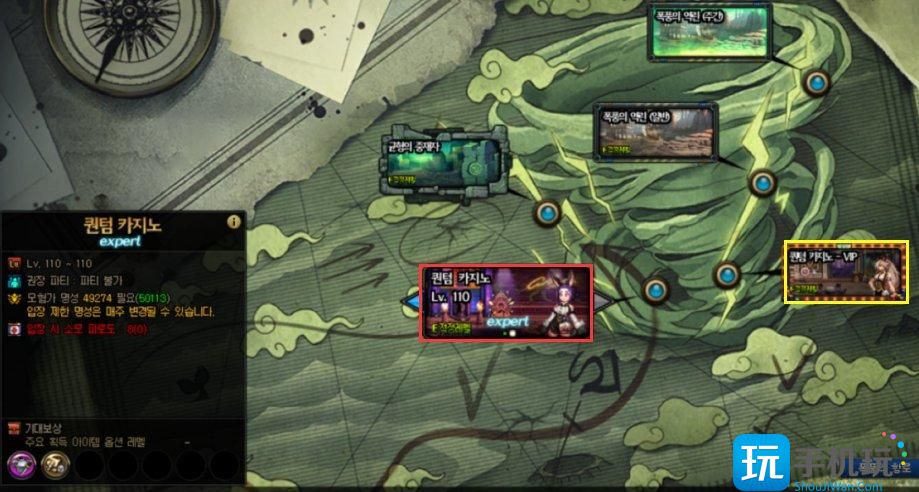The width and height of the screenshot is (919, 492).
Task: Open the info icon in dungeon panel
Action: (233, 222)
